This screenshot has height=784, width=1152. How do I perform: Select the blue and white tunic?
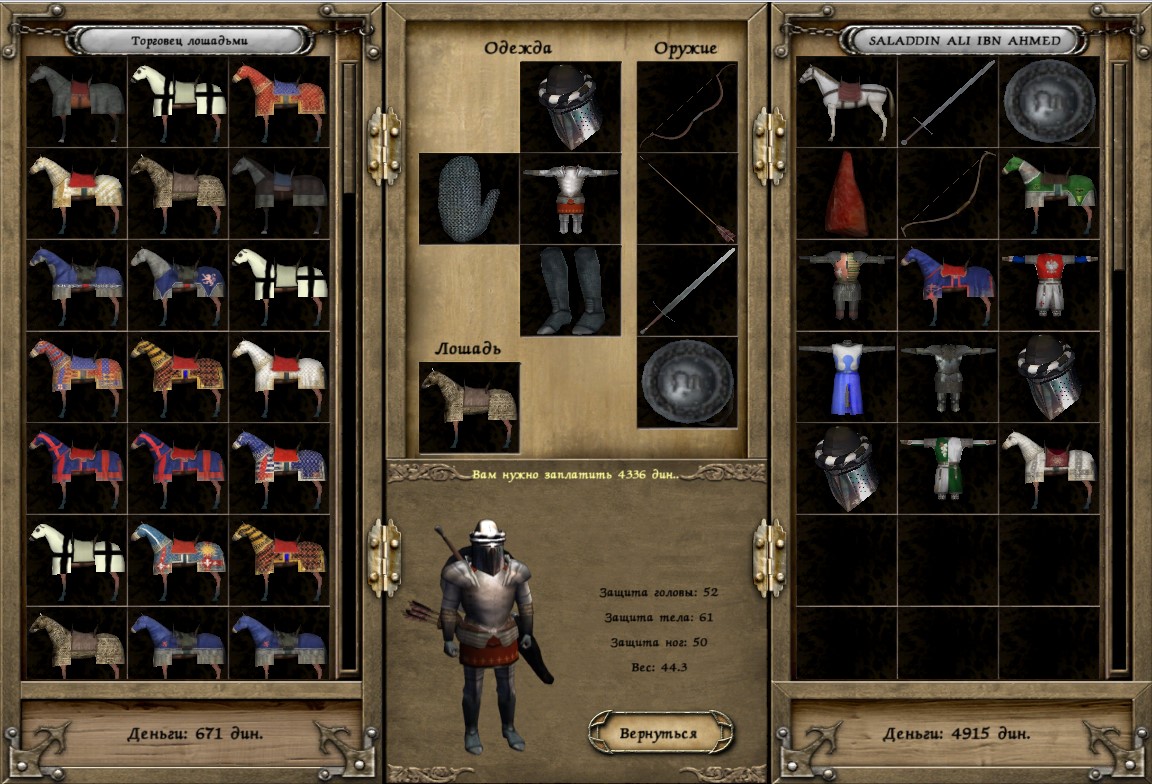(x=846, y=378)
